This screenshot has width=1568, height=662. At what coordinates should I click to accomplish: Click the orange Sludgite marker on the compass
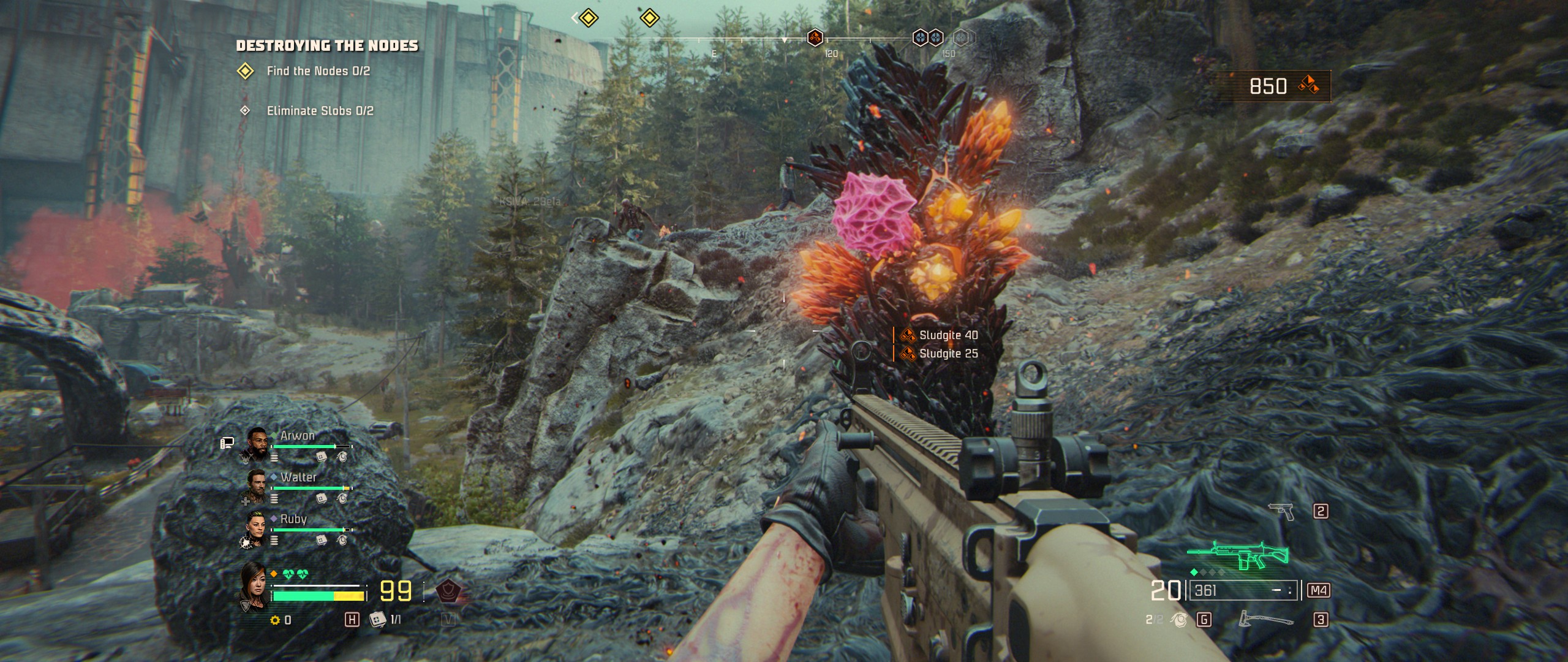tap(815, 38)
